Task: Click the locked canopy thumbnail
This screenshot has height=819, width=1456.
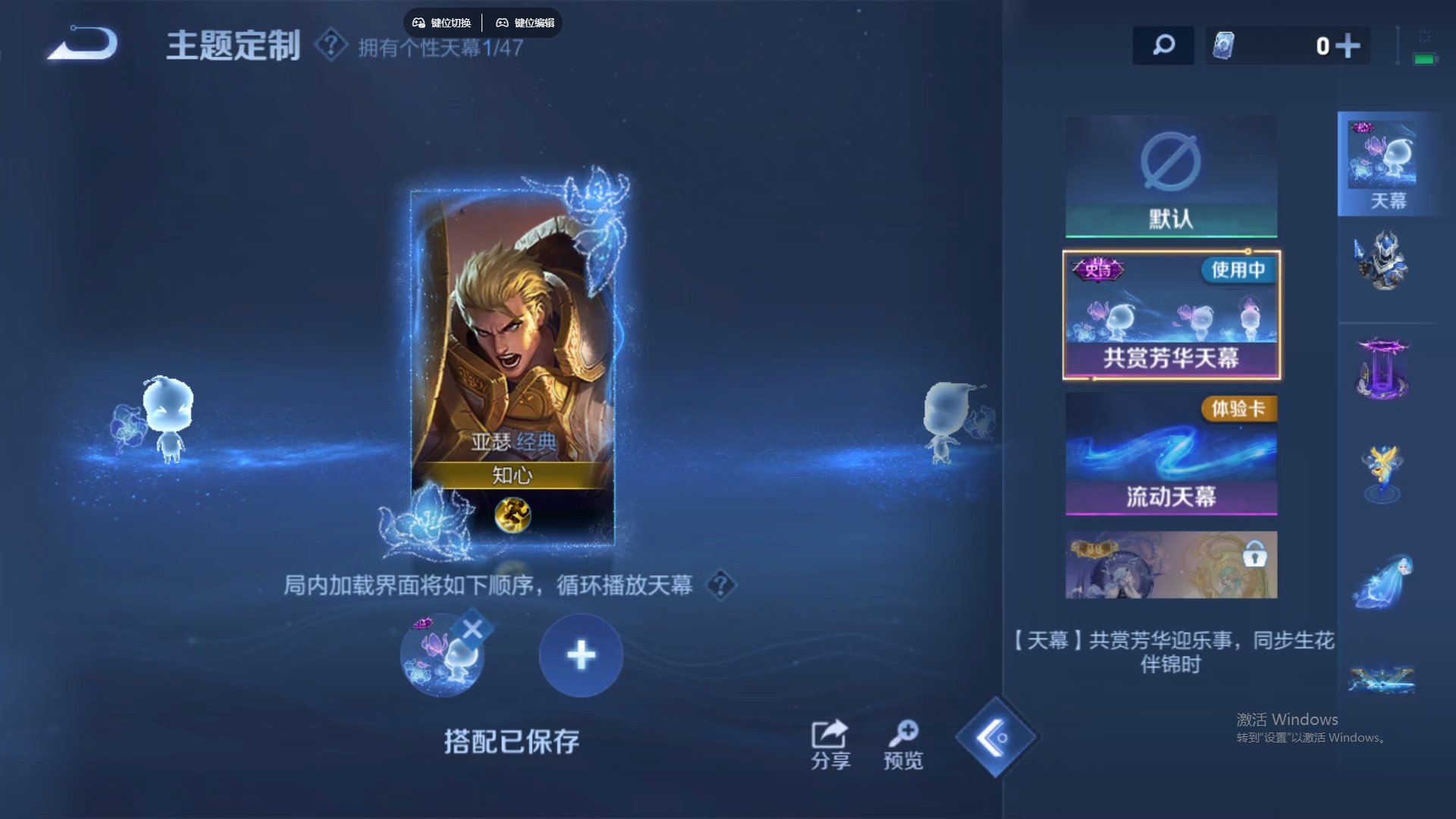Action: [x=1171, y=564]
